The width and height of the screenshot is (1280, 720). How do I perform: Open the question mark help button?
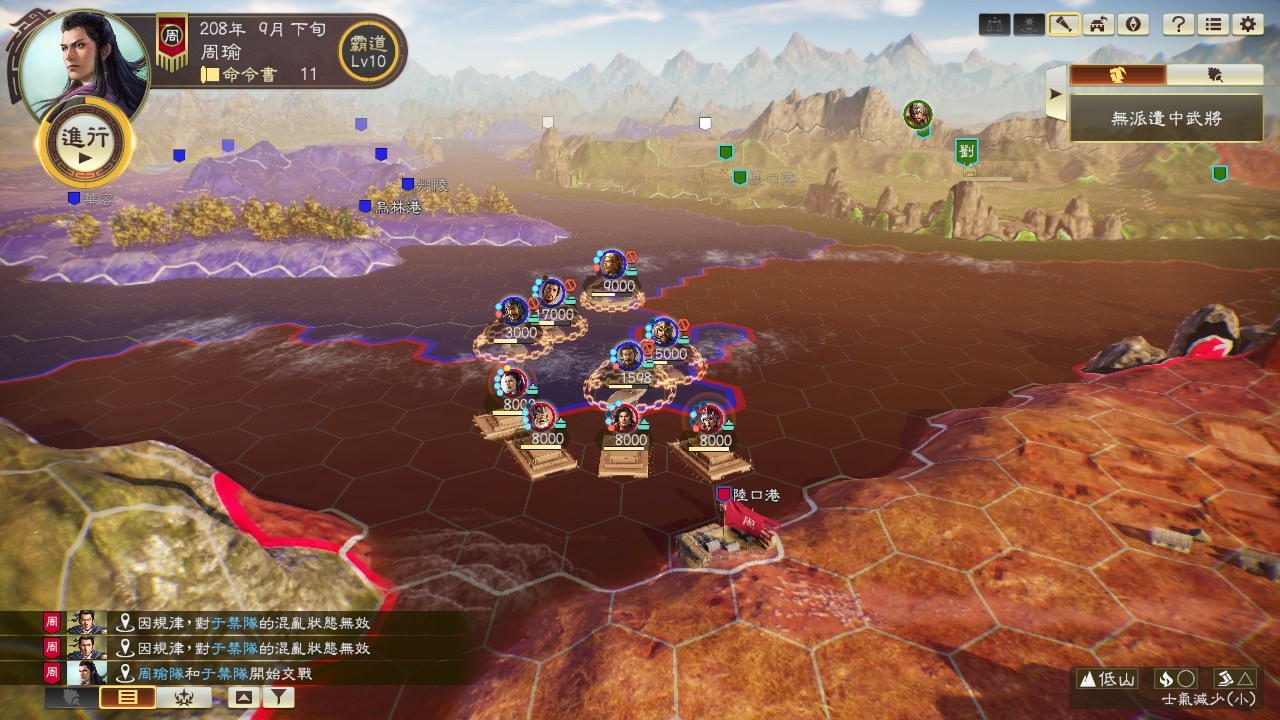point(1178,25)
